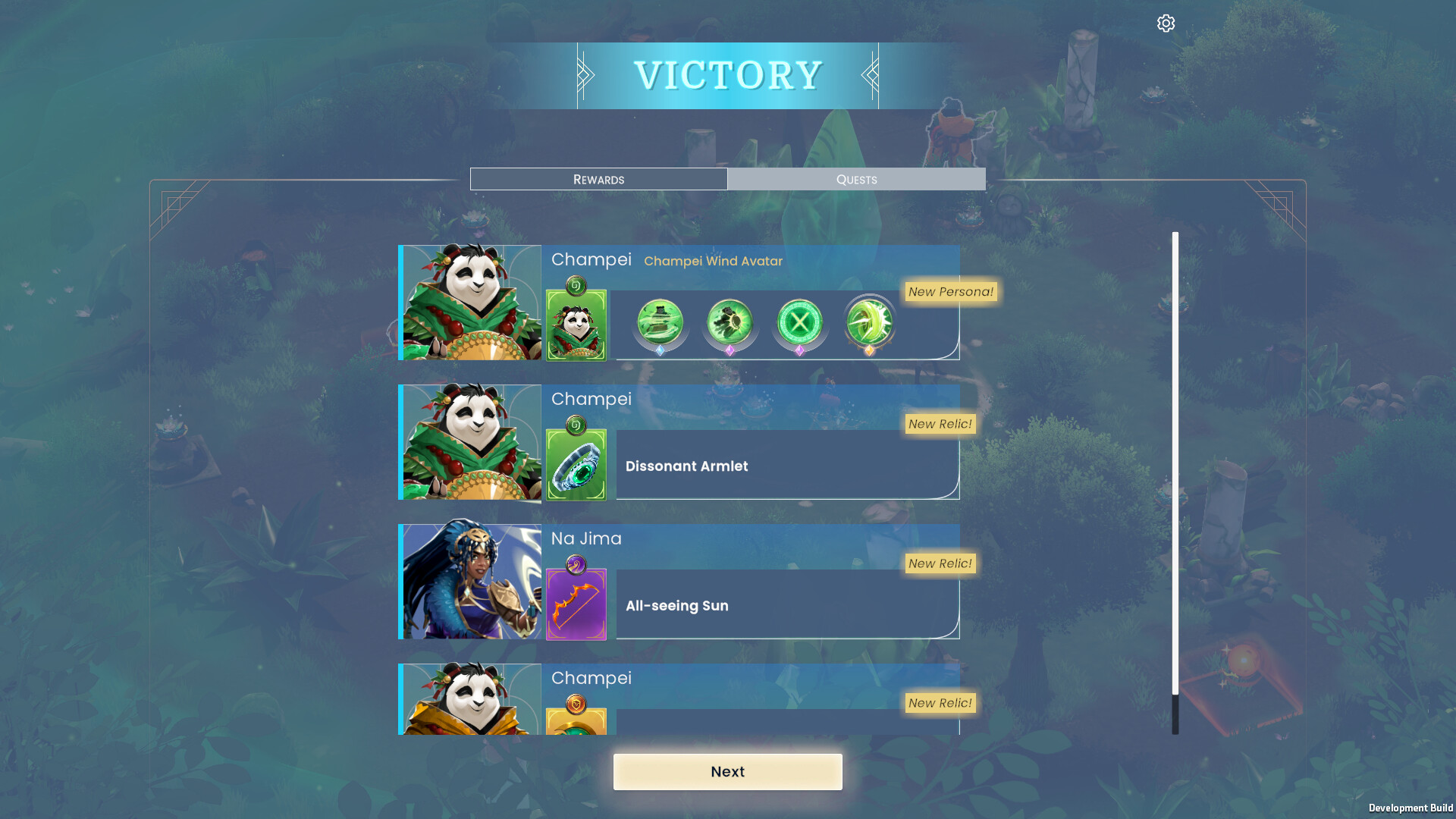This screenshot has height=819, width=1456.
Task: Select the Dissonant Armlet relic icon
Action: tap(576, 465)
